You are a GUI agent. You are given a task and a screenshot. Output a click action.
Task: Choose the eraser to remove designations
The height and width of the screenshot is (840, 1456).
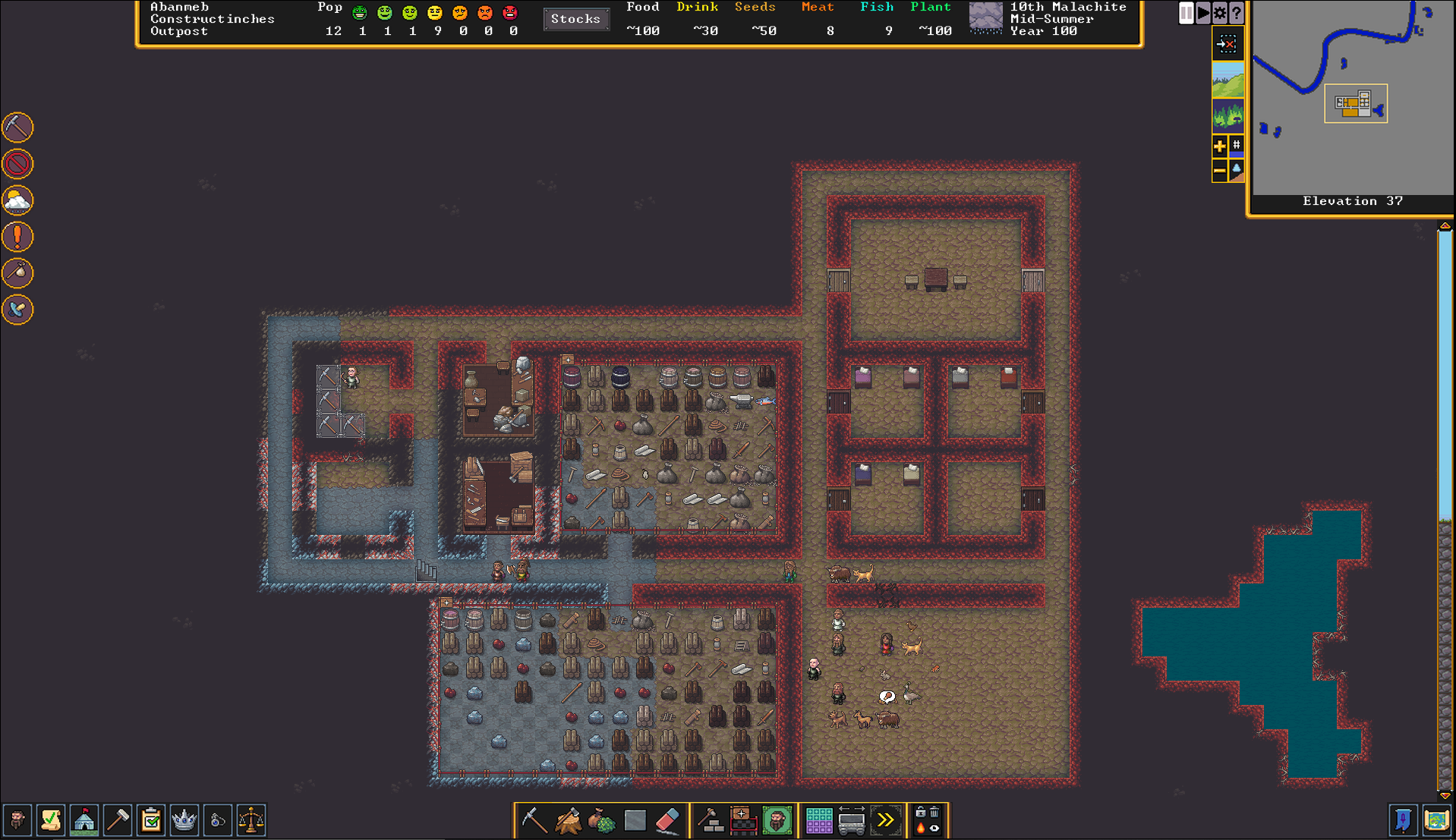[667, 820]
